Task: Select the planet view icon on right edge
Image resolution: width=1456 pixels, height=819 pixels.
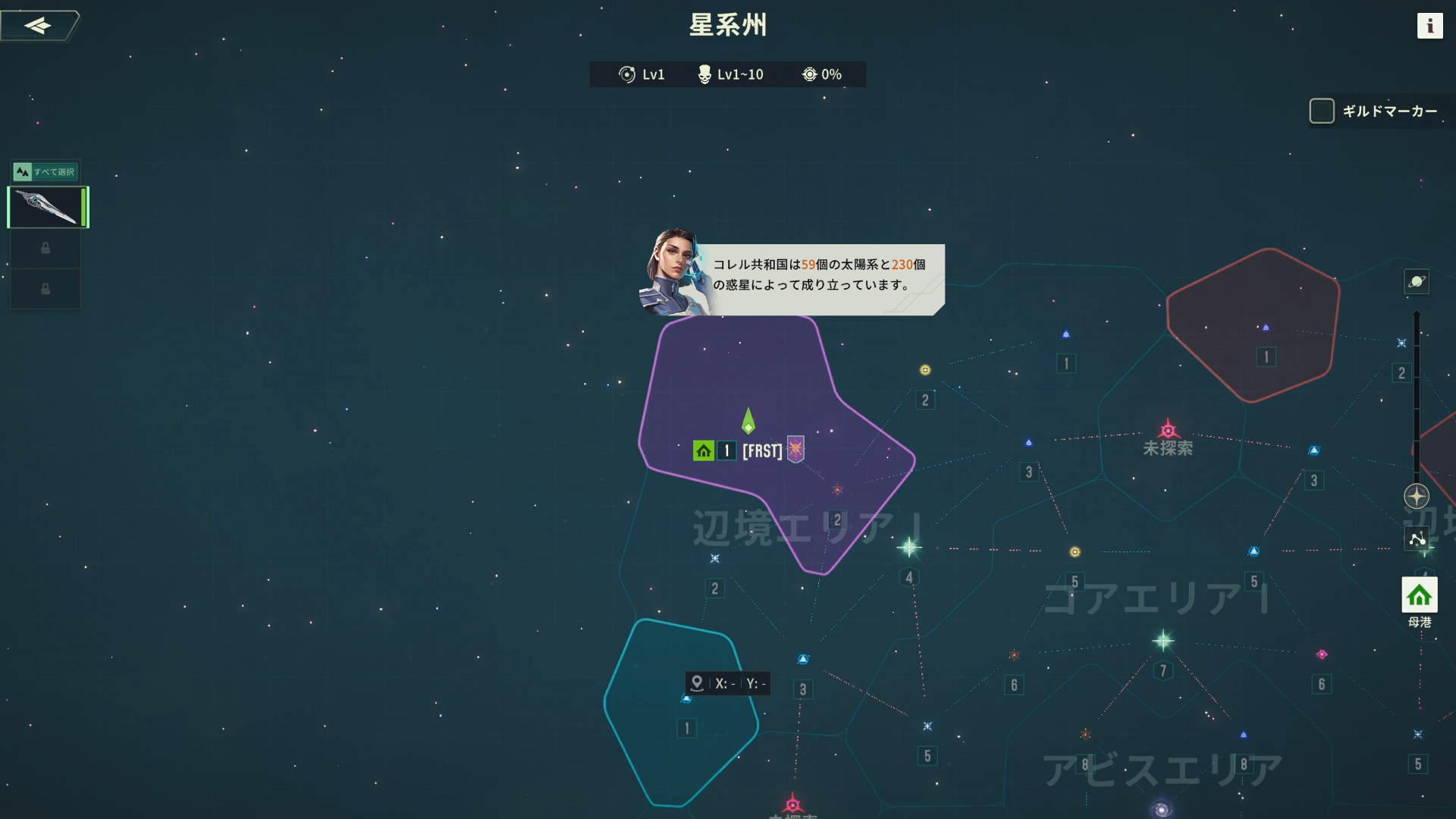Action: pyautogui.click(x=1418, y=282)
